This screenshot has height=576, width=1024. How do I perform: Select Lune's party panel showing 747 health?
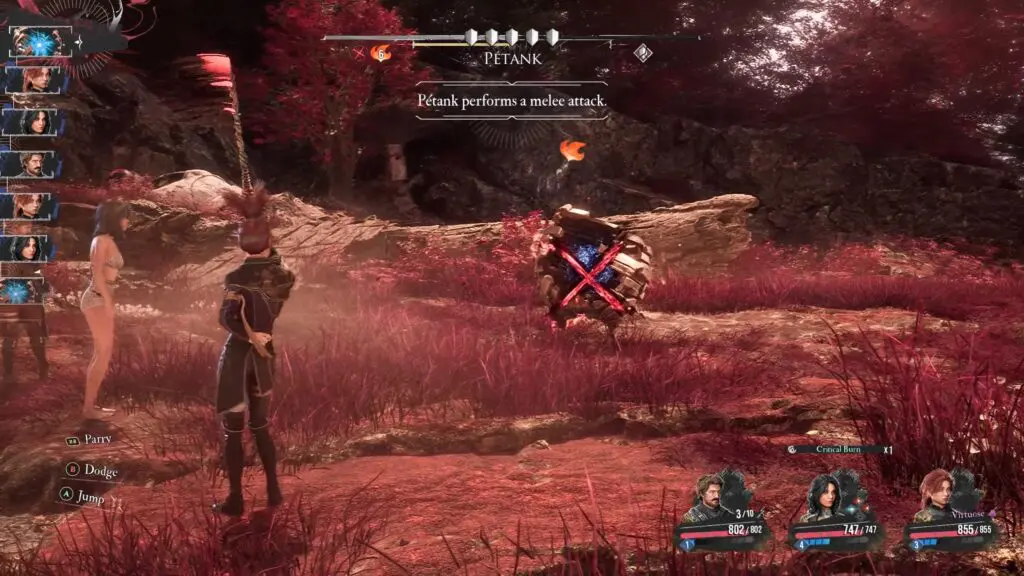[x=838, y=510]
